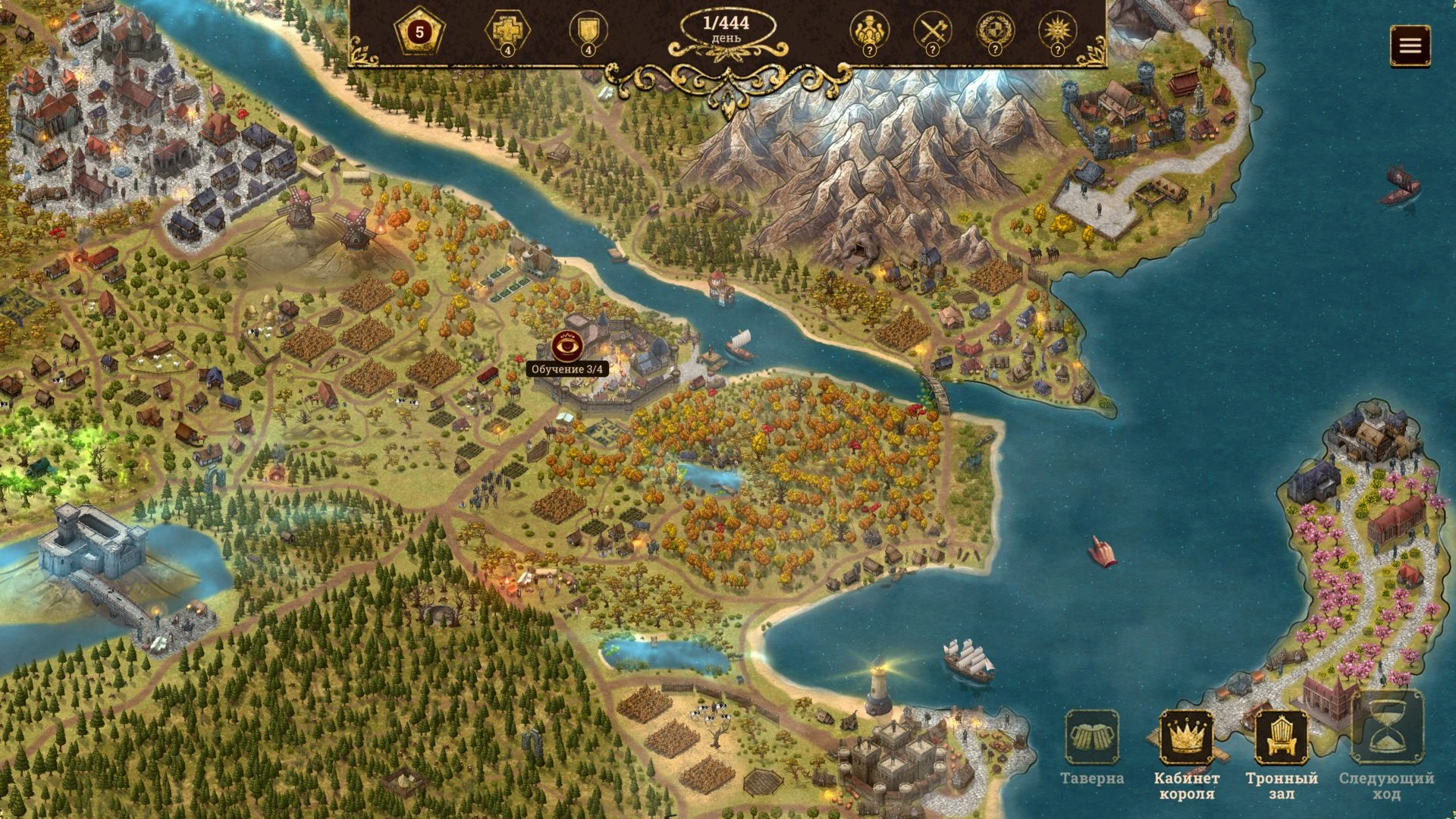1456x819 pixels.
Task: Click the pentagon icon showing 5
Action: [419, 33]
